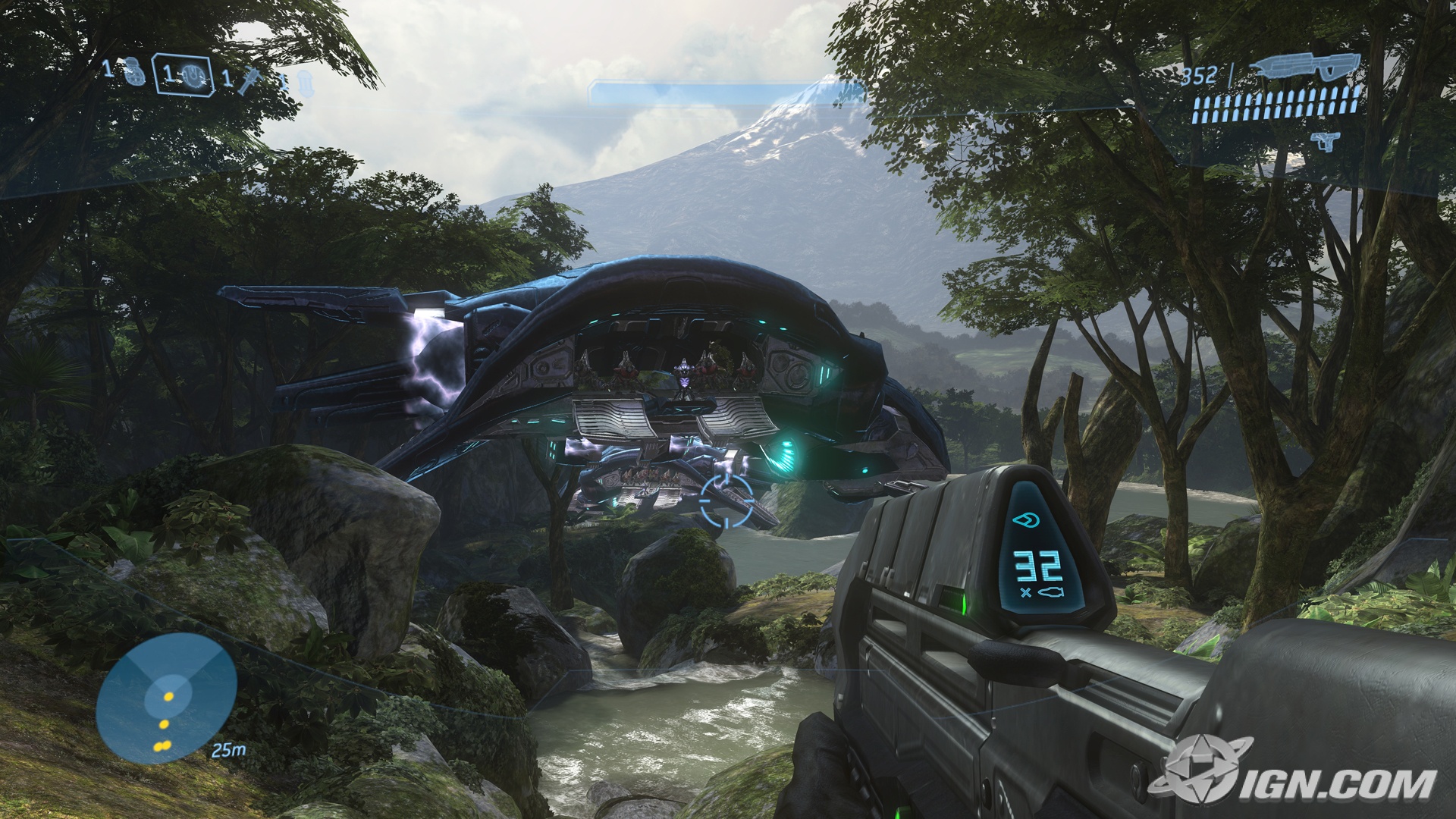Pick the faded firebomb grenade icon
The height and width of the screenshot is (819, 1456).
click(x=304, y=82)
